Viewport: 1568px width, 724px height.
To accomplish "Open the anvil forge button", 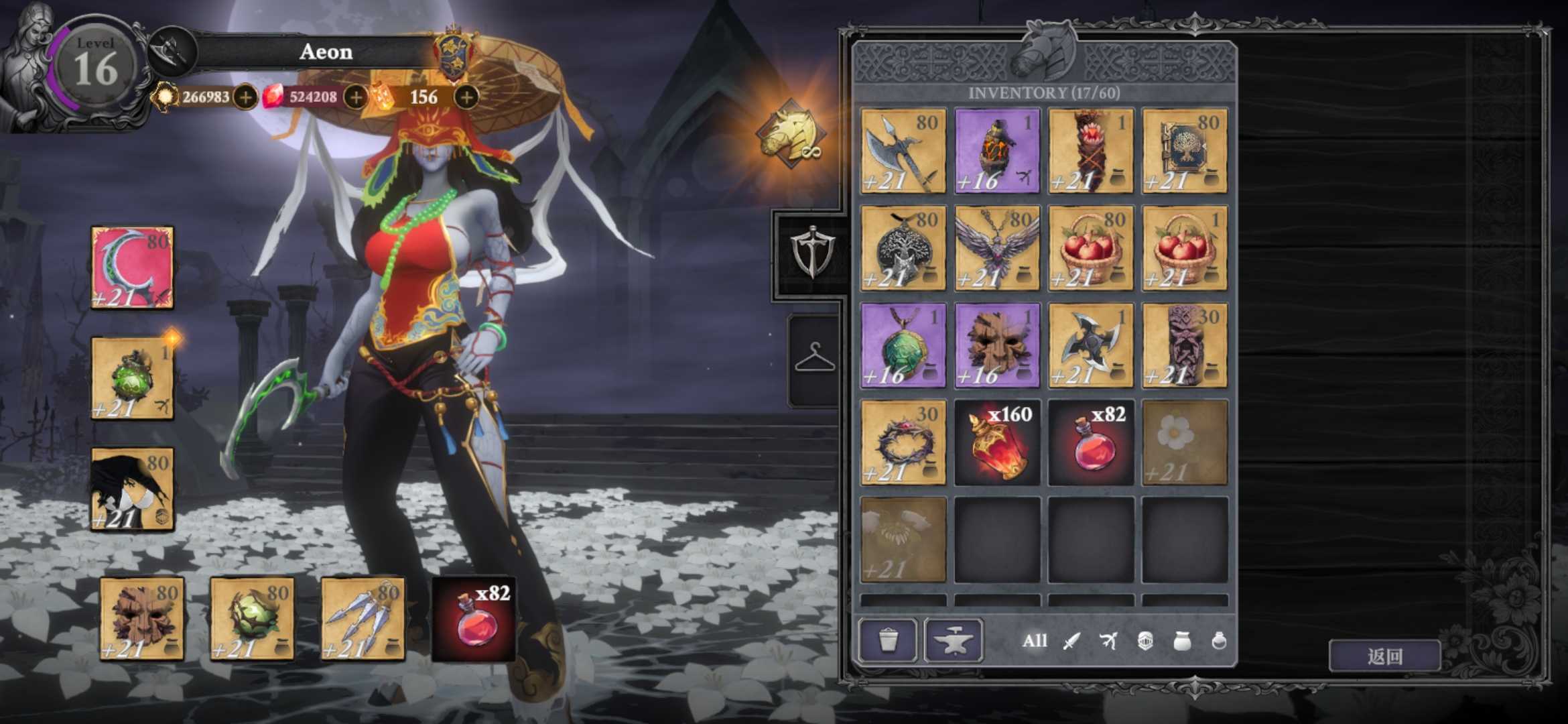I will click(x=953, y=640).
